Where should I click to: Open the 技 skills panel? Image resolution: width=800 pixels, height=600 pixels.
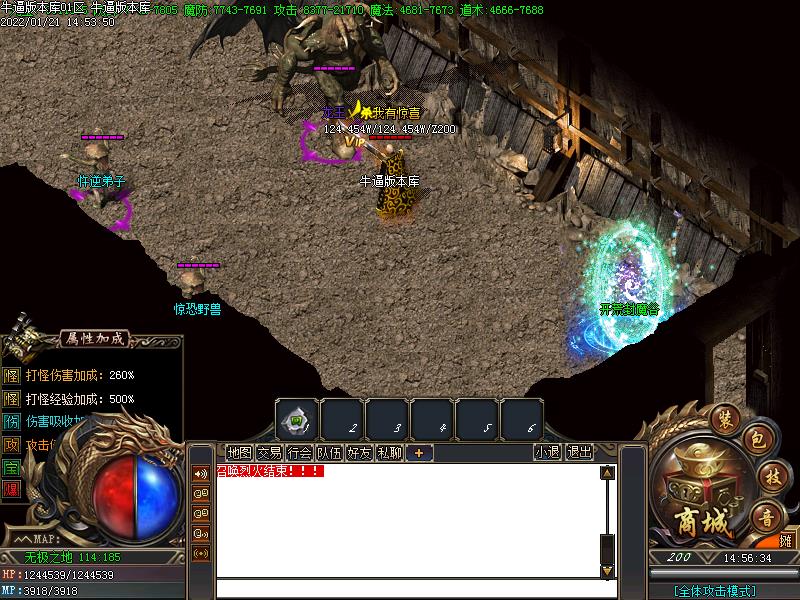click(768, 475)
